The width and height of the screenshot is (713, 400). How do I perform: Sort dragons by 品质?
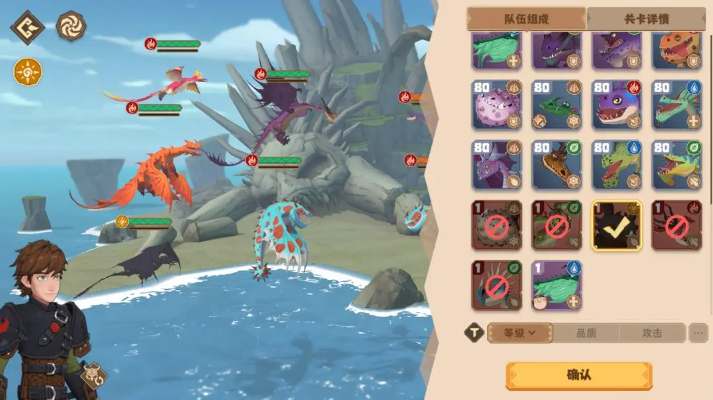coord(586,332)
